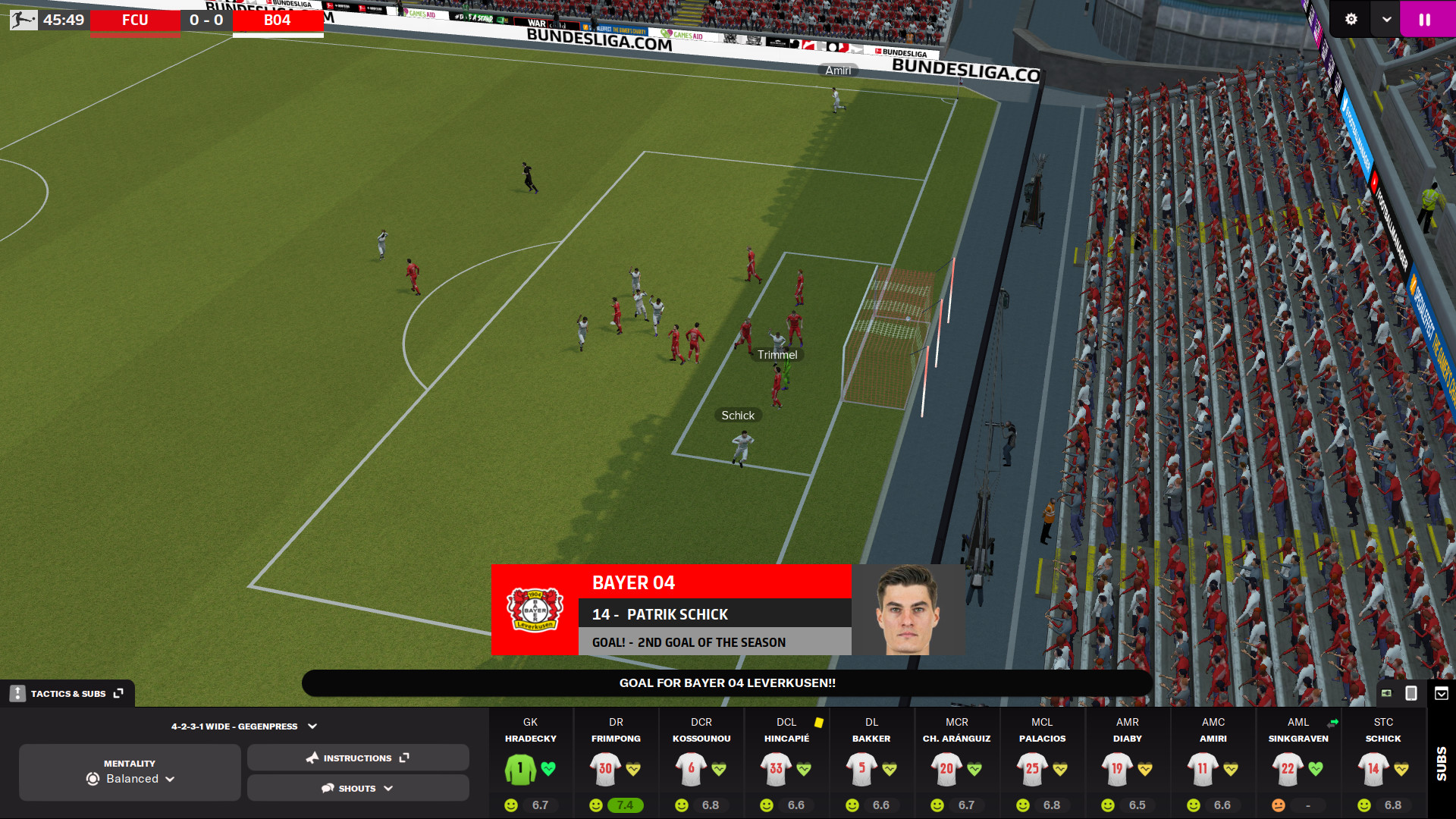This screenshot has height=819, width=1456.
Task: Click the Bayer 04 Leverkusen club badge
Action: pyautogui.click(x=535, y=610)
